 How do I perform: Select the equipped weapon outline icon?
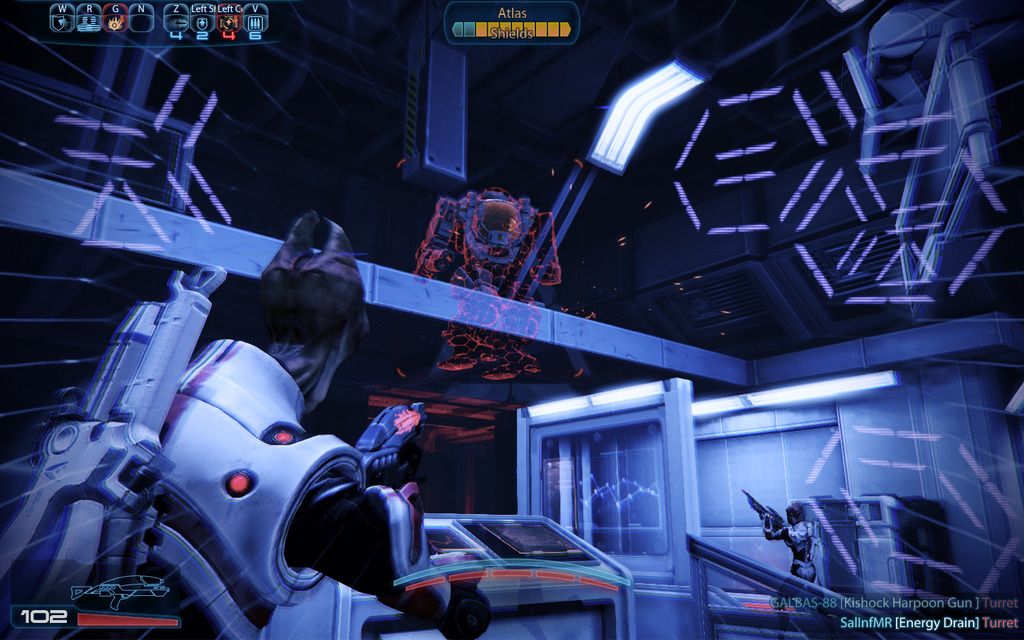(121, 594)
